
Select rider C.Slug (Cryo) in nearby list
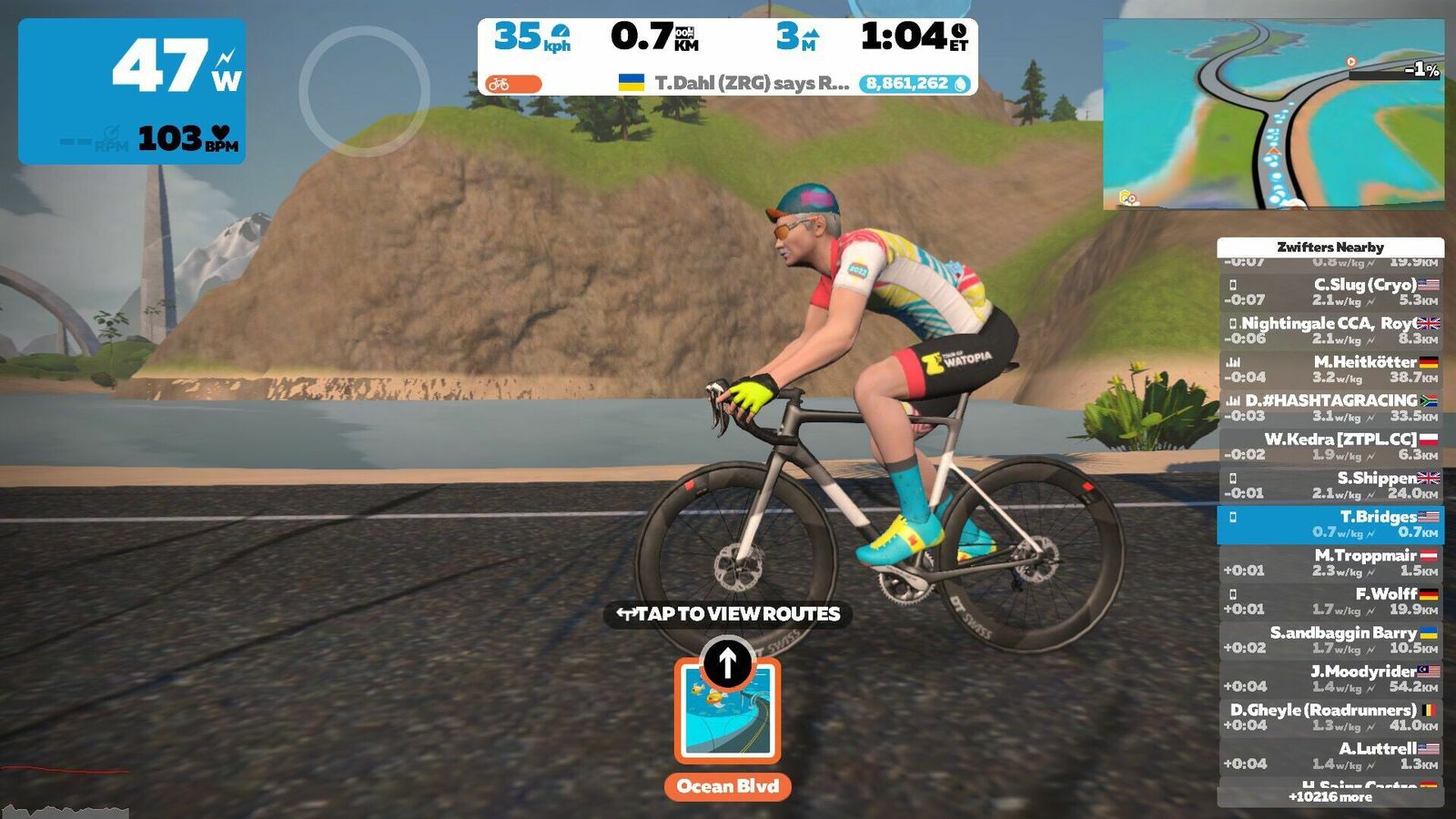coord(1330,291)
